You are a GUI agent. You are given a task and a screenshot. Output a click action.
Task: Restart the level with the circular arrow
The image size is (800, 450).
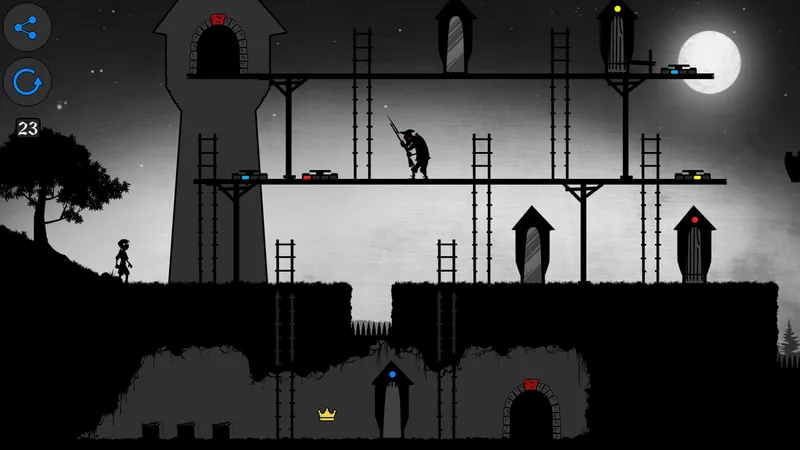(27, 83)
